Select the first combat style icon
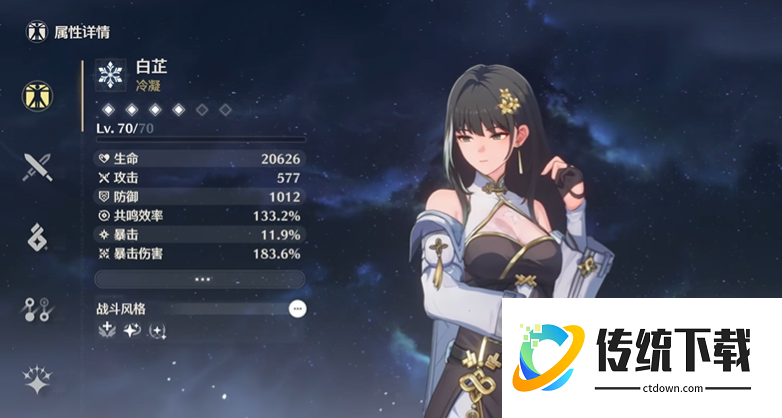The height and width of the screenshot is (418, 782). (x=107, y=331)
